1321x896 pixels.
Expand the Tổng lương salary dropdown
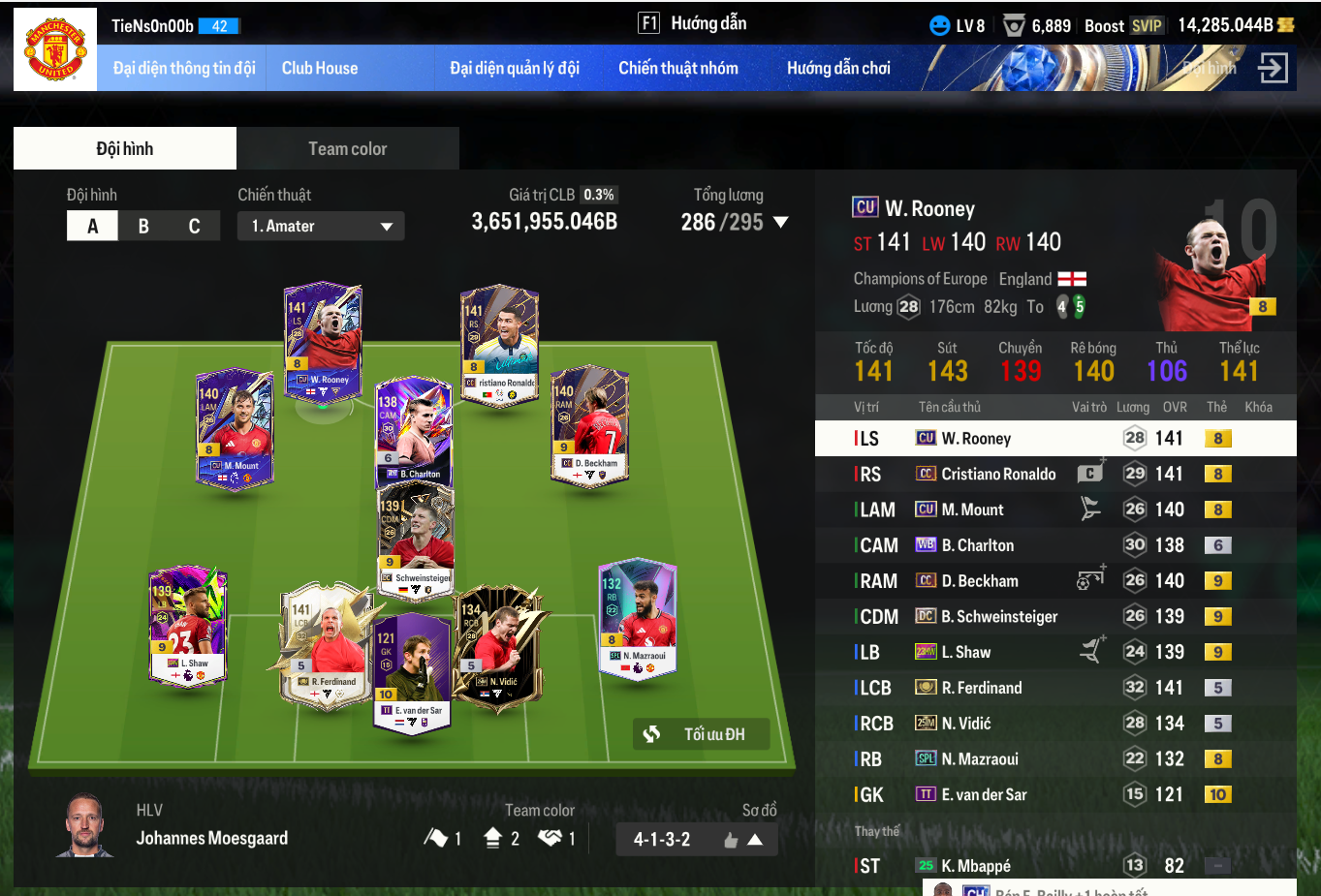780,223
